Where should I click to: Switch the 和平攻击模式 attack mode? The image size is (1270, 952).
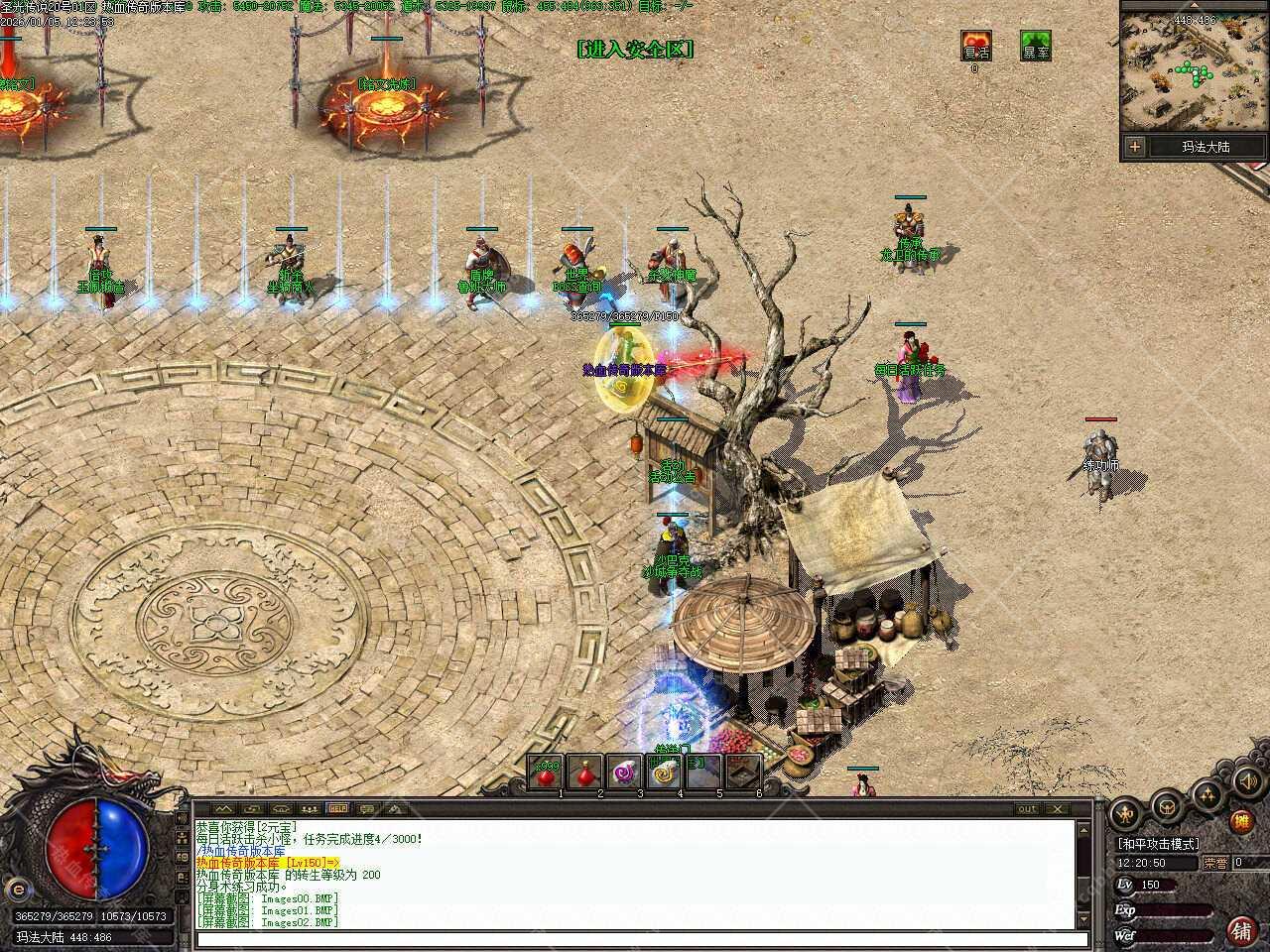click(1158, 844)
